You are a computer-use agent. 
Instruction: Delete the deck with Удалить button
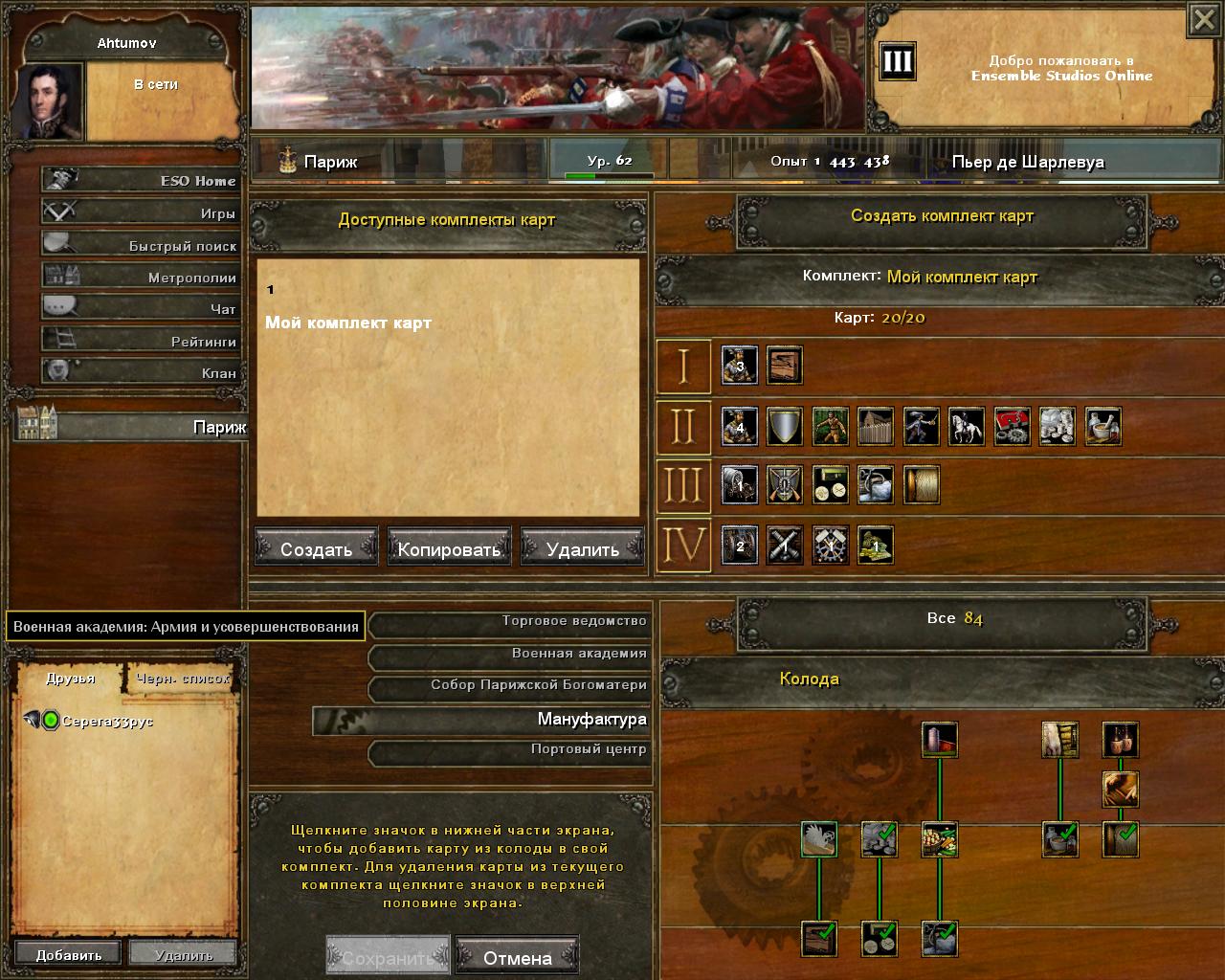click(x=582, y=548)
